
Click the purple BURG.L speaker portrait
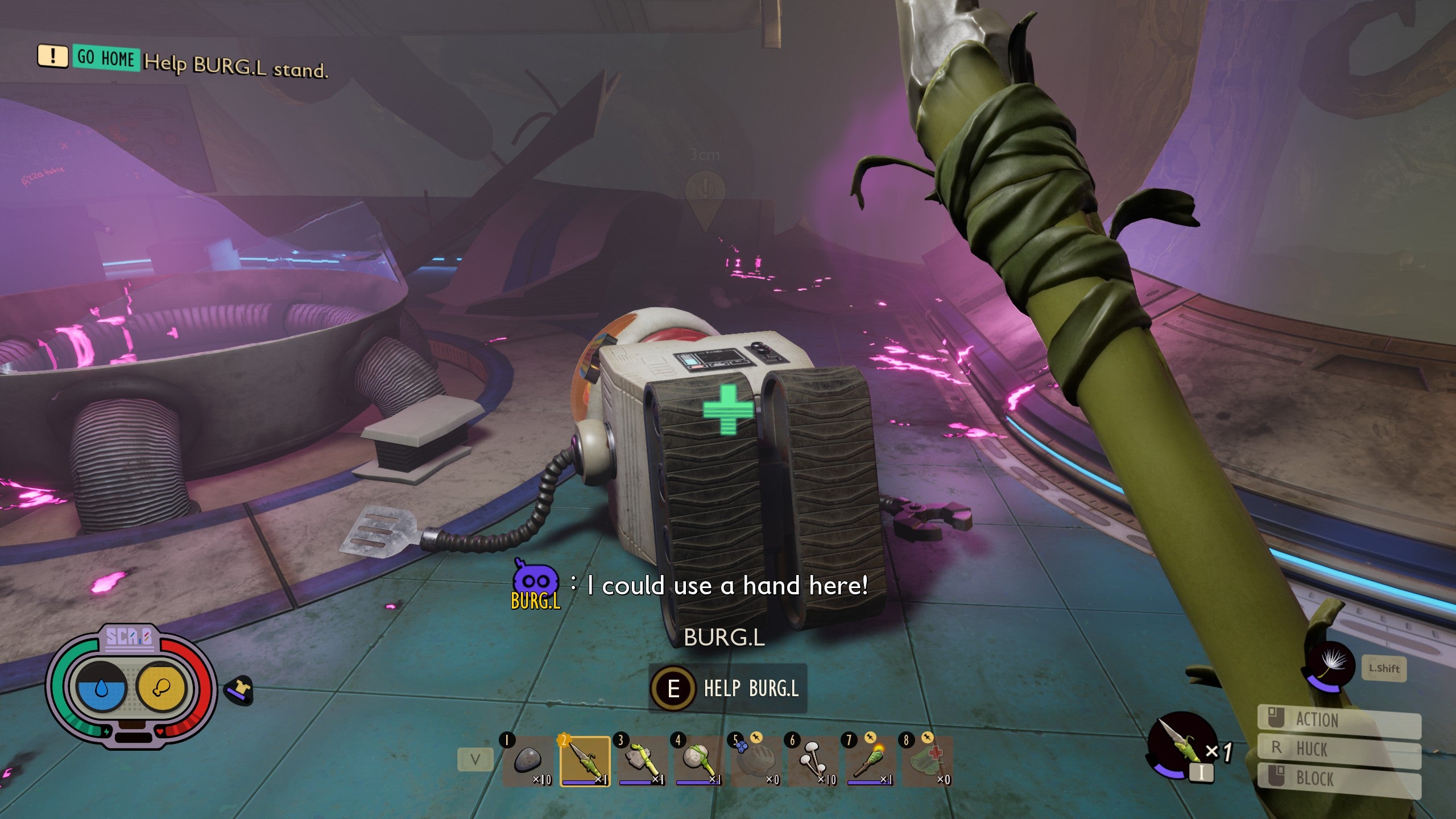tap(535, 582)
